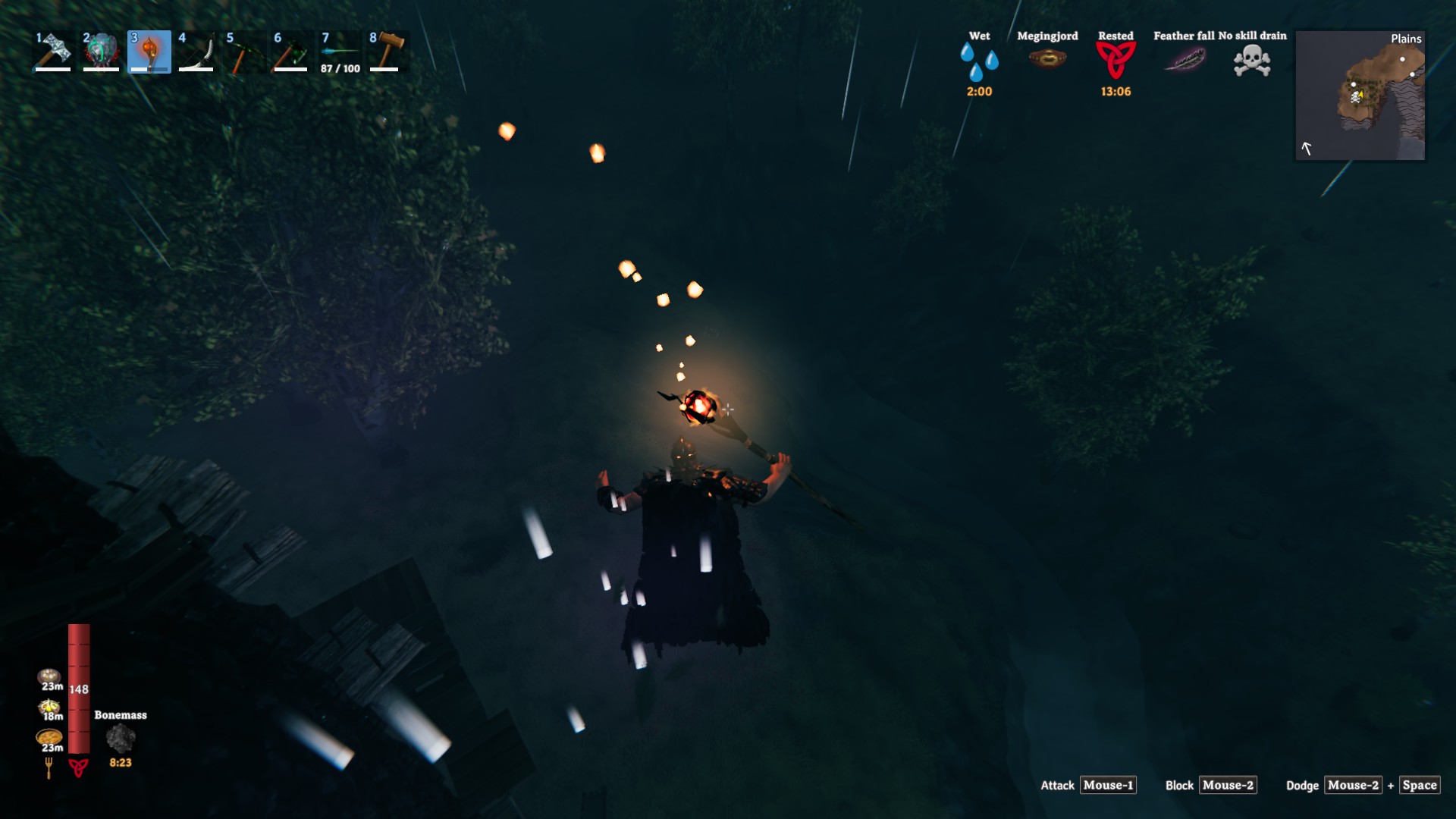Choose the round shield in slot 2
This screenshot has height=819, width=1456.
click(101, 51)
